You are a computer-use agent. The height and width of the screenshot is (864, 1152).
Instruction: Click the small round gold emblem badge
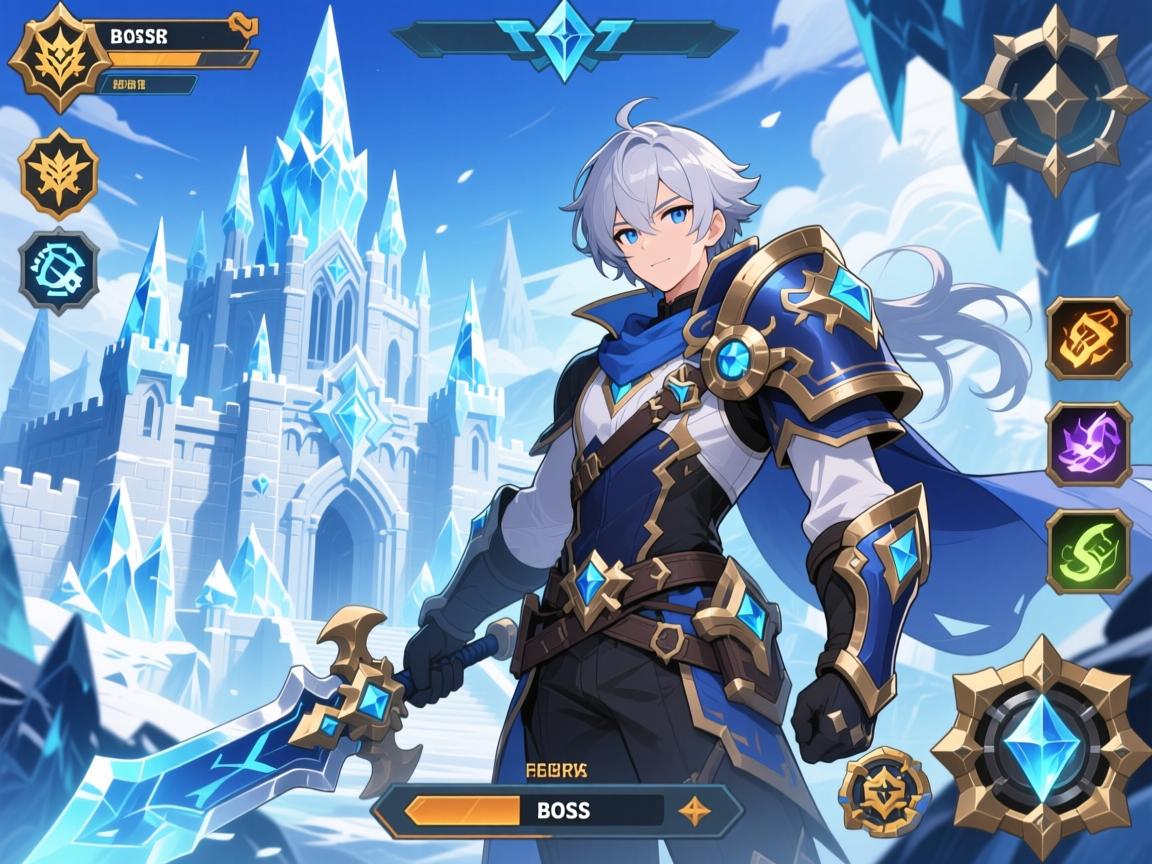point(878,791)
